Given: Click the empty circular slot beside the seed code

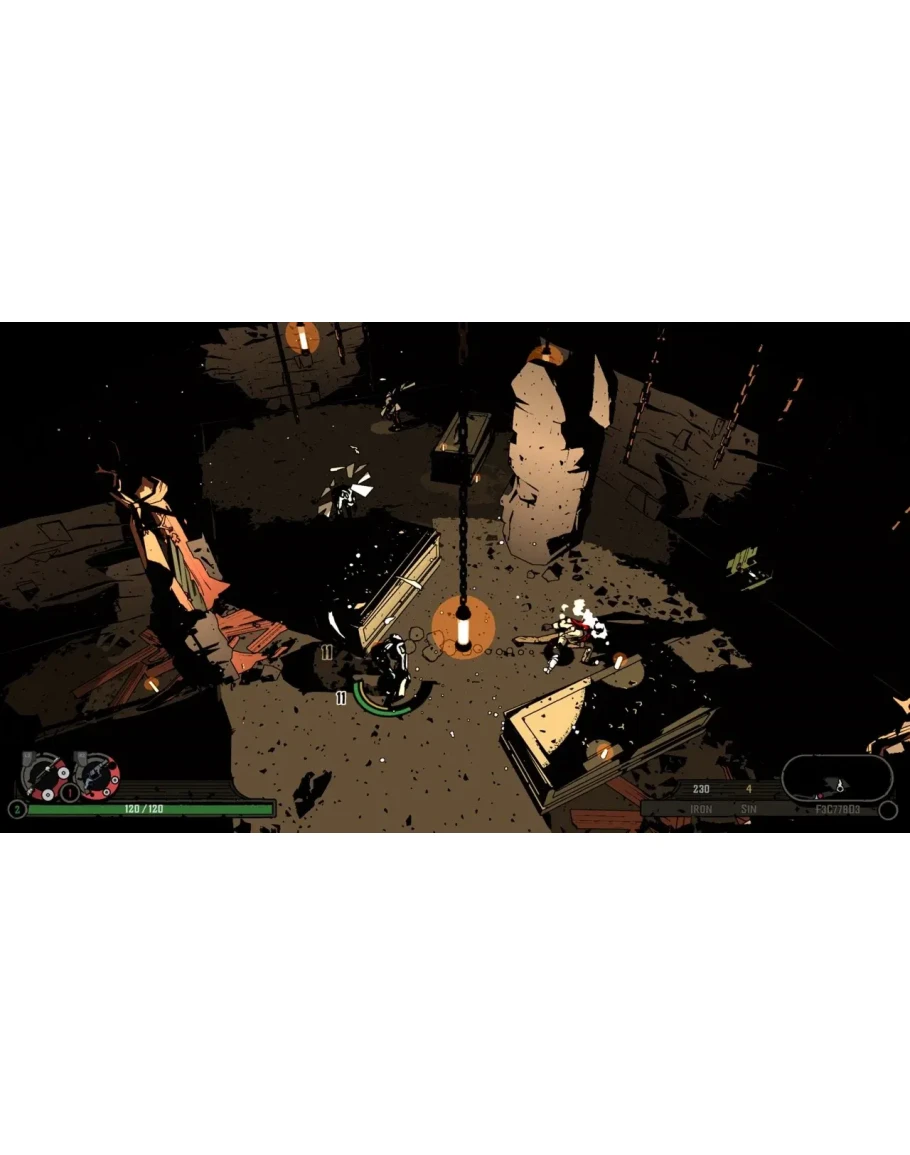Looking at the screenshot, I should point(887,810).
